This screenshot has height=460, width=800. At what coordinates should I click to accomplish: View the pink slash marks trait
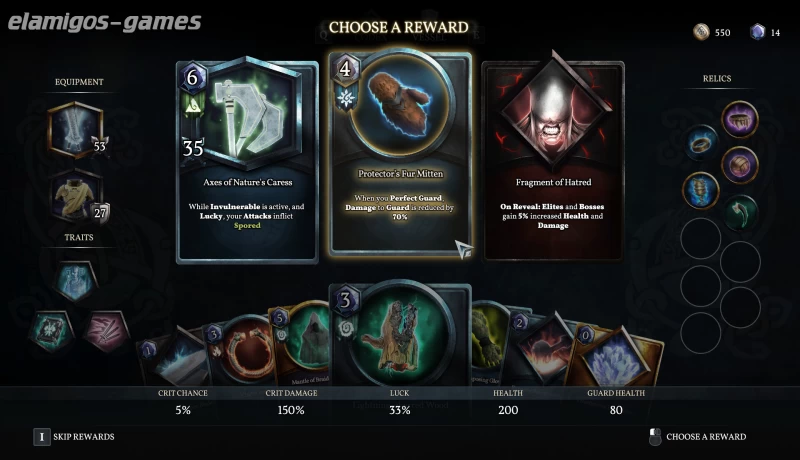pyautogui.click(x=103, y=330)
